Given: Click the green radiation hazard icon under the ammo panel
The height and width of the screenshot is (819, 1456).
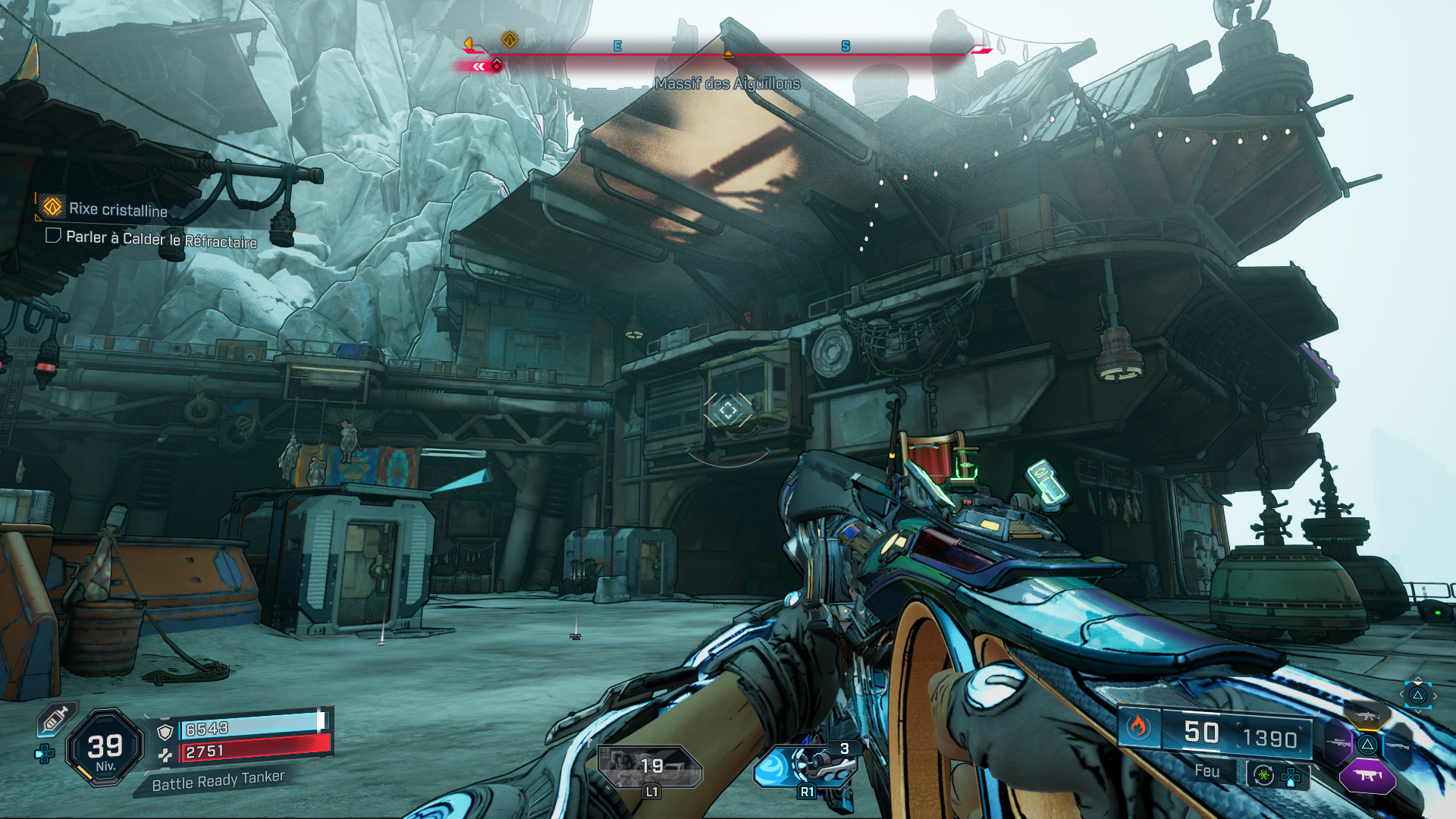Looking at the screenshot, I should click(1263, 776).
